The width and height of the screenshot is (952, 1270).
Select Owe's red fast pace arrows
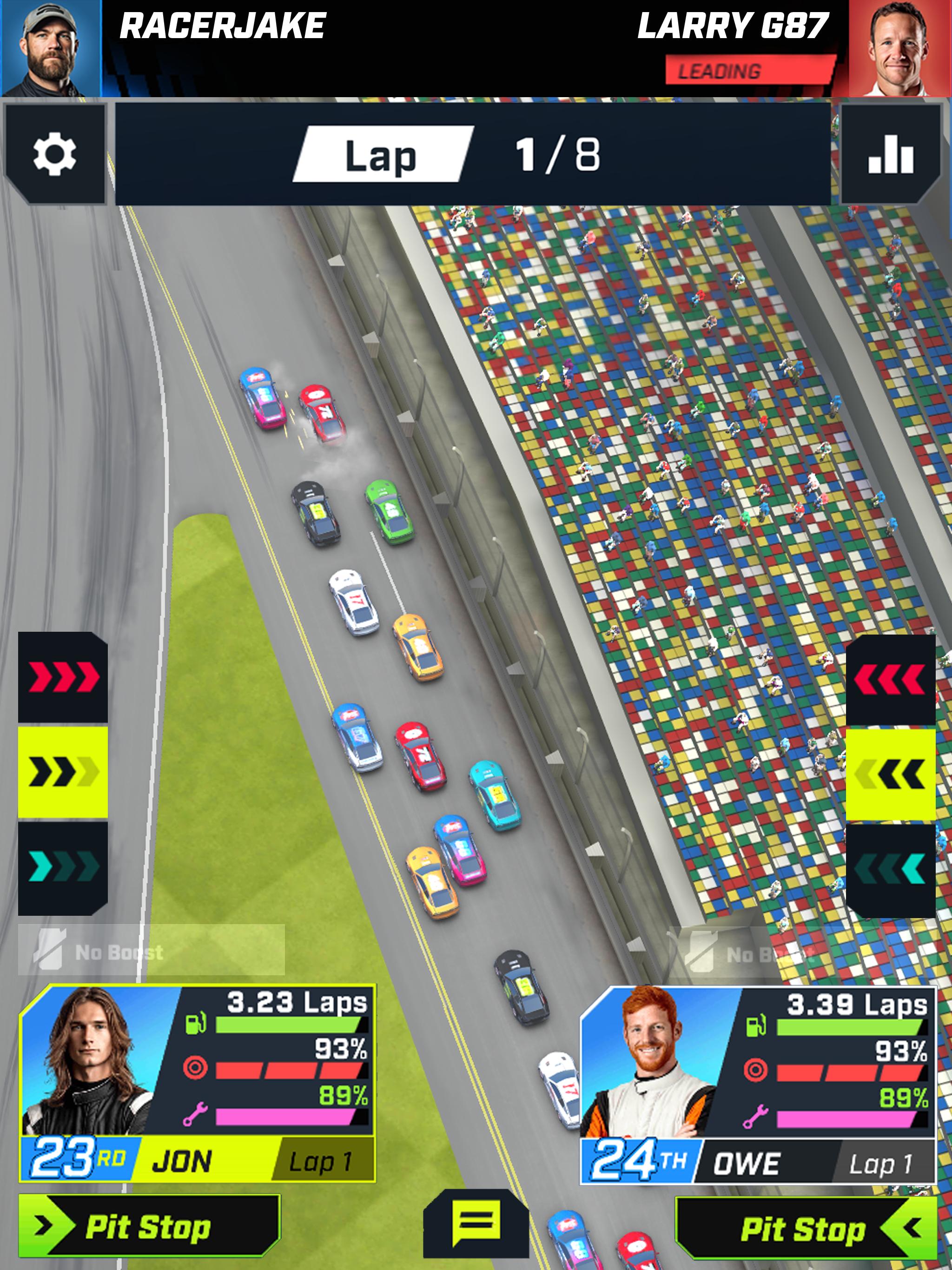click(890, 679)
